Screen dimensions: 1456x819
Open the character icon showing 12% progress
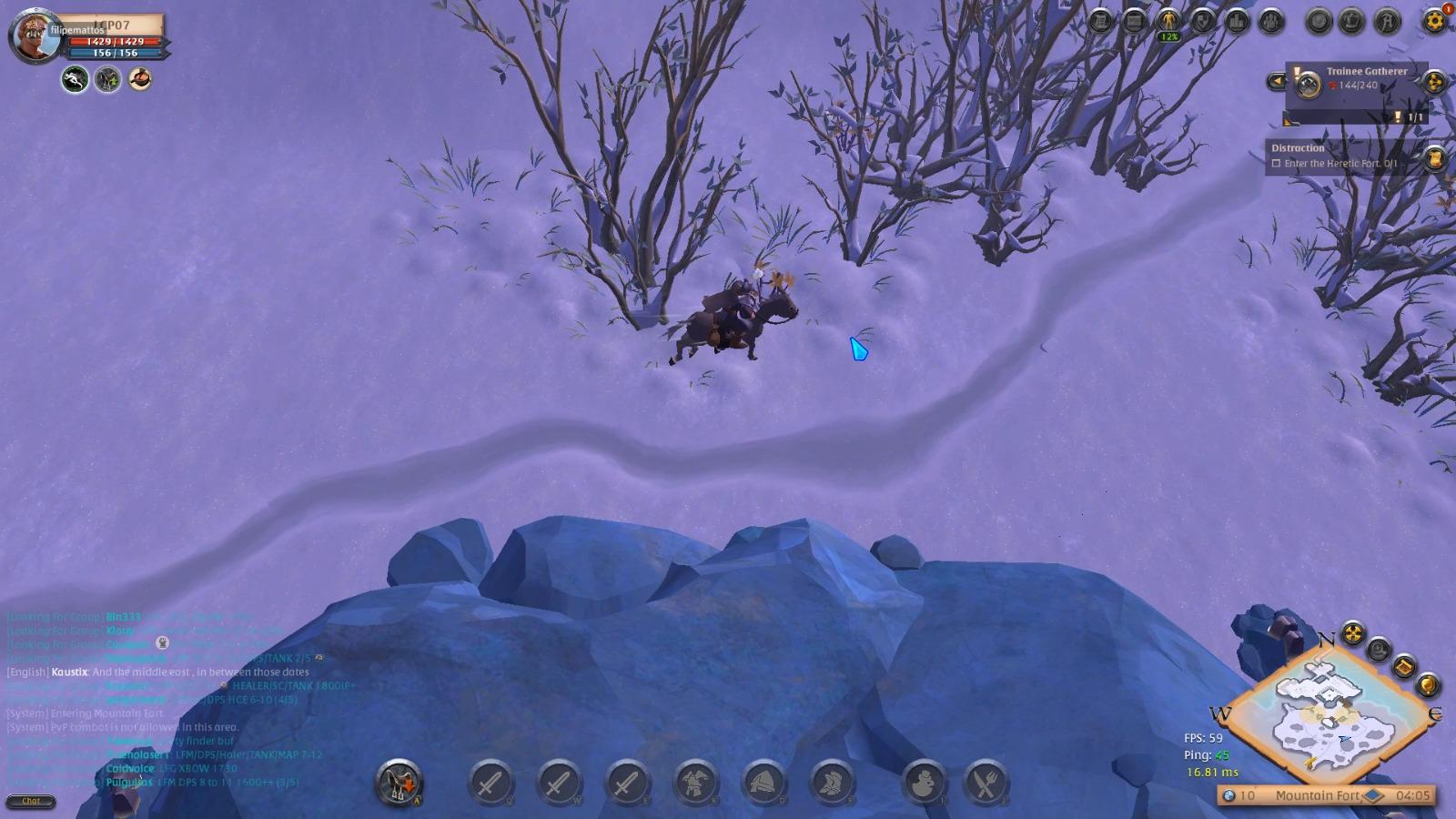[1170, 21]
